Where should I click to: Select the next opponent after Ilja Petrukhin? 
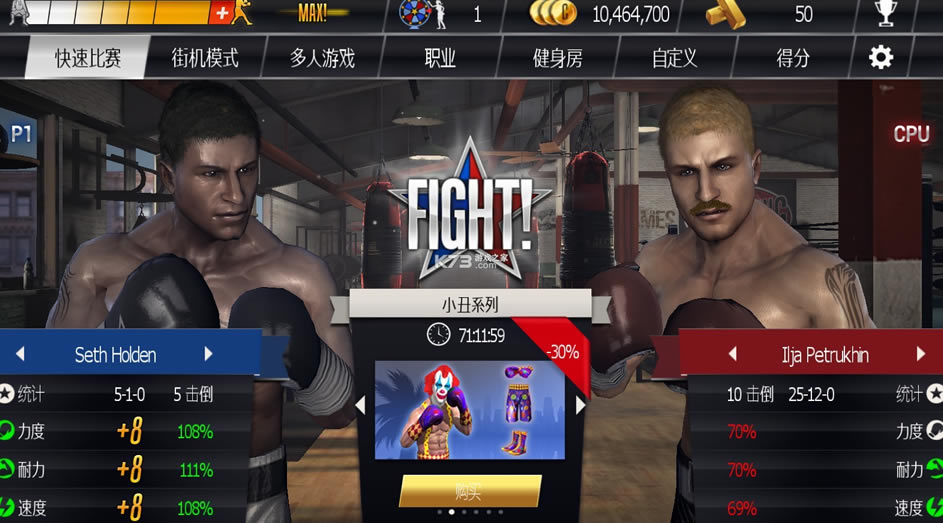point(921,354)
